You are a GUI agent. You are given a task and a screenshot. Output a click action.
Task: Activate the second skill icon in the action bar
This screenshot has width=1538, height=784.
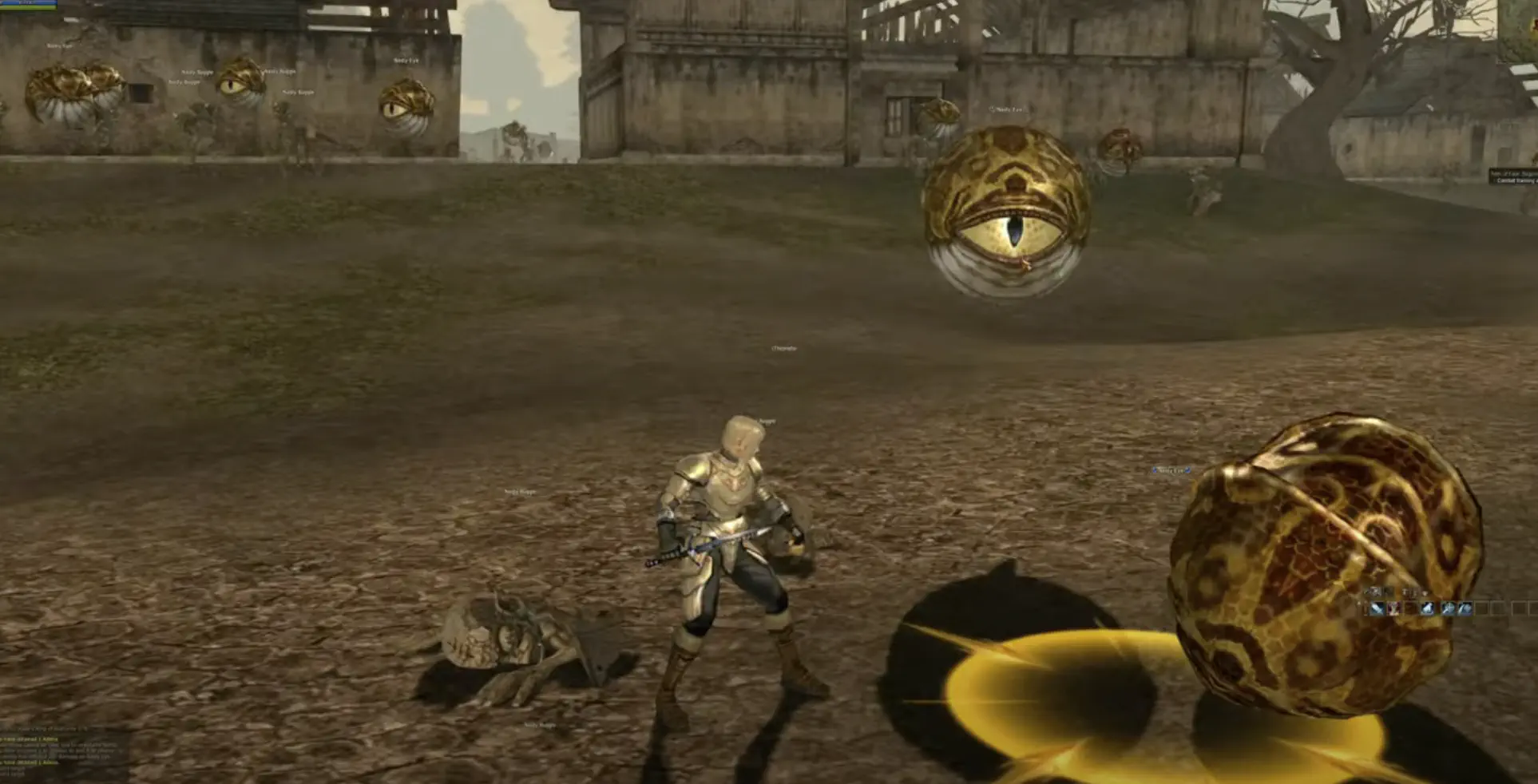[1394, 609]
